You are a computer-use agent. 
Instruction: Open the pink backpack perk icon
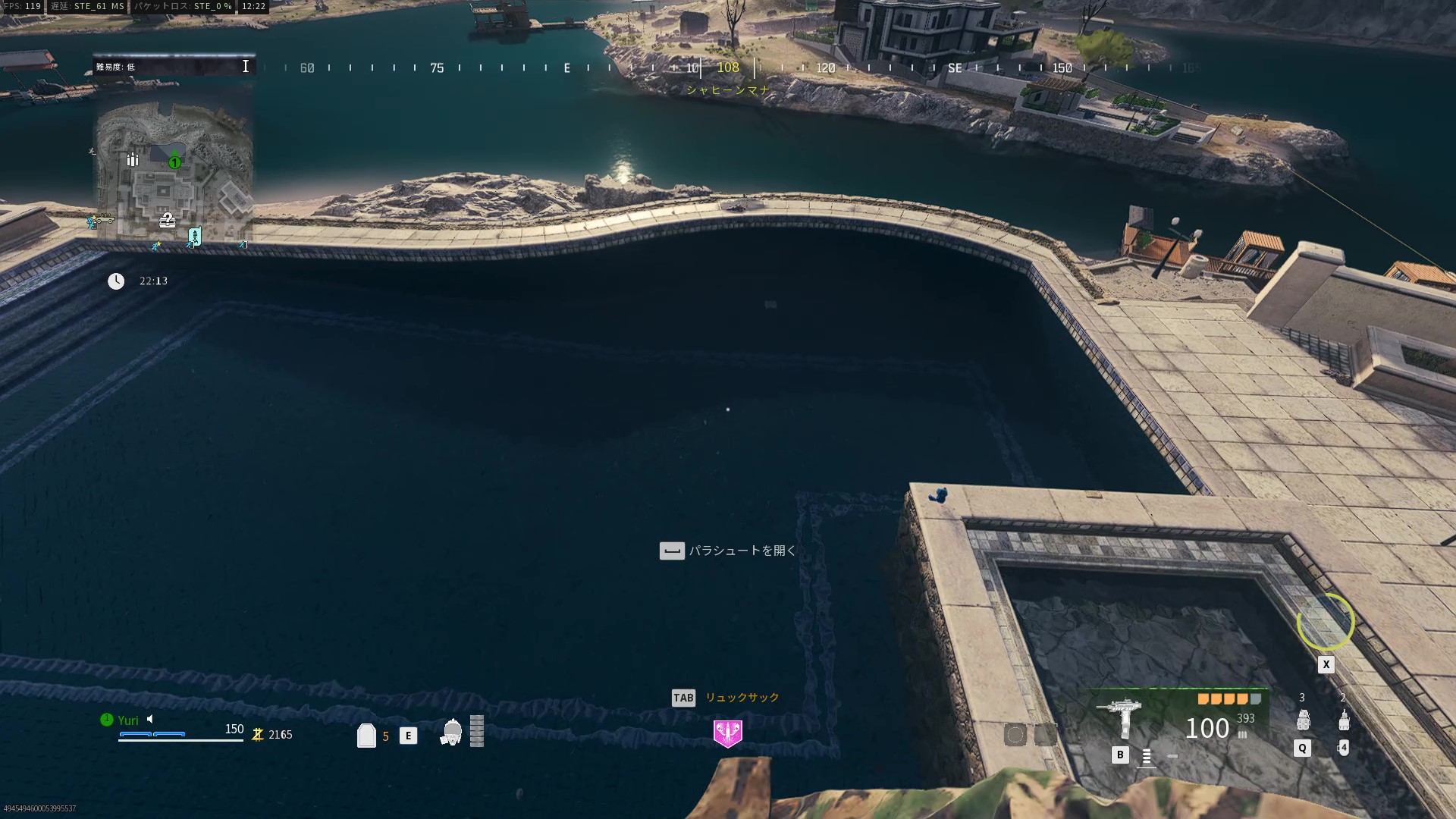[728, 733]
